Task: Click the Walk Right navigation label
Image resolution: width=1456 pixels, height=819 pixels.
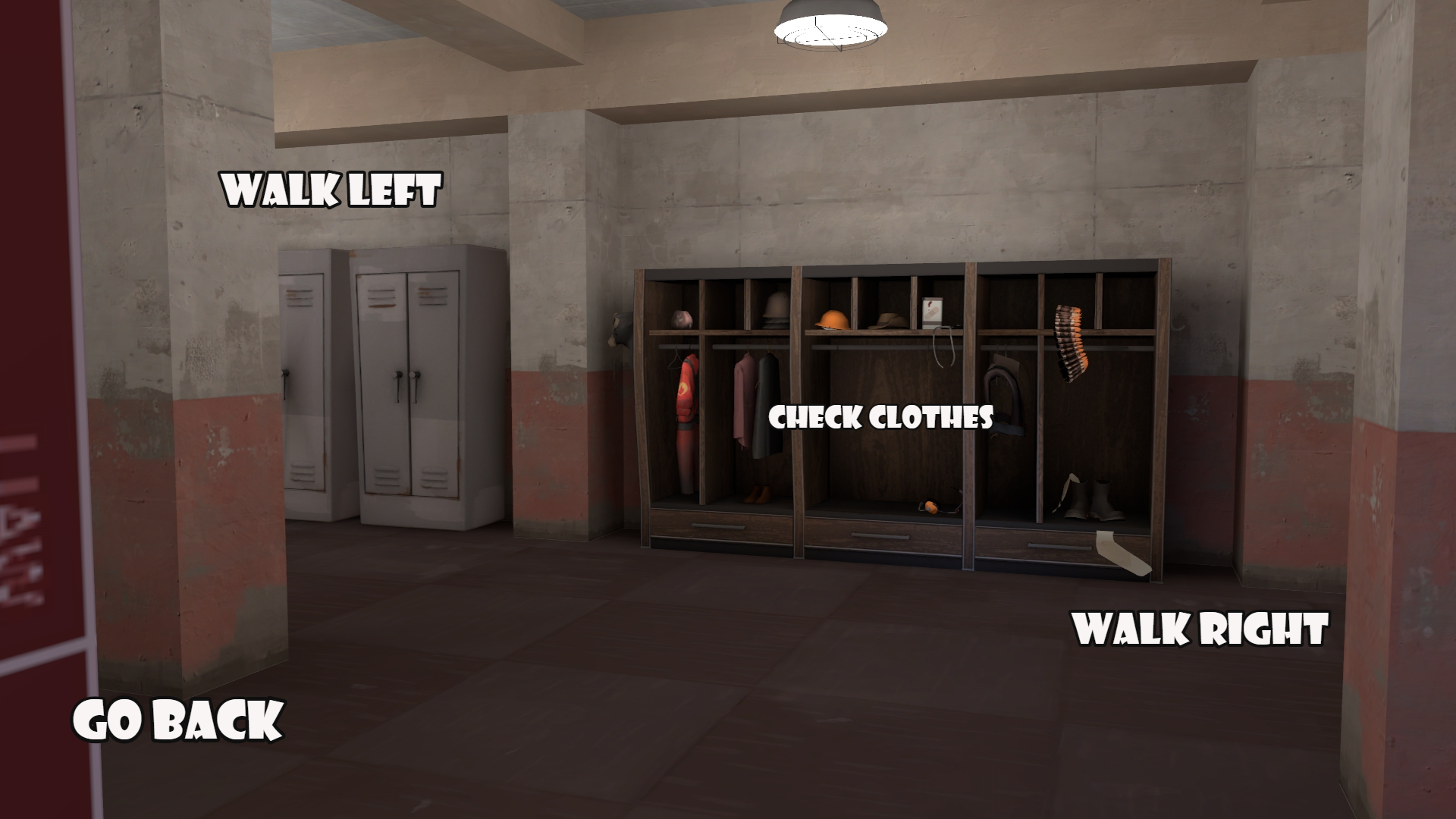Action: coord(1201,629)
